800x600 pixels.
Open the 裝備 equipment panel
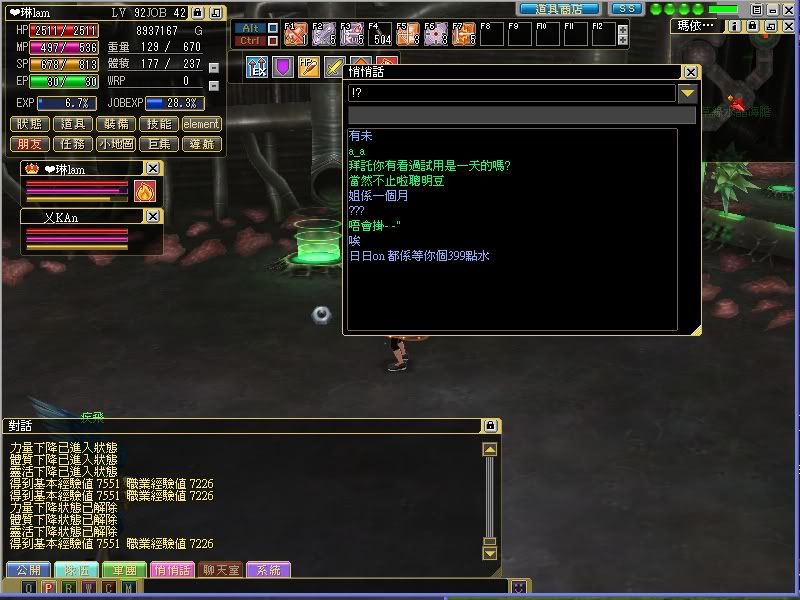[115, 124]
